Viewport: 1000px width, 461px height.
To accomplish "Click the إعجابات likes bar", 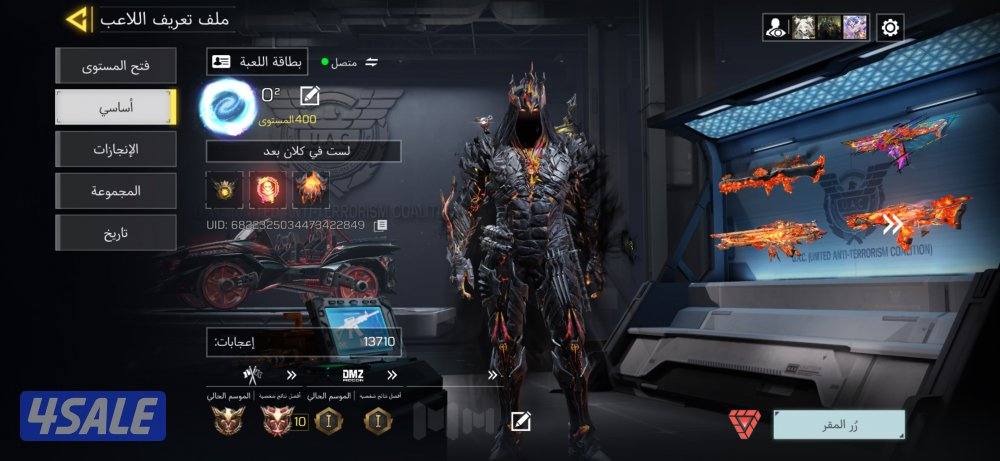I will coord(303,342).
